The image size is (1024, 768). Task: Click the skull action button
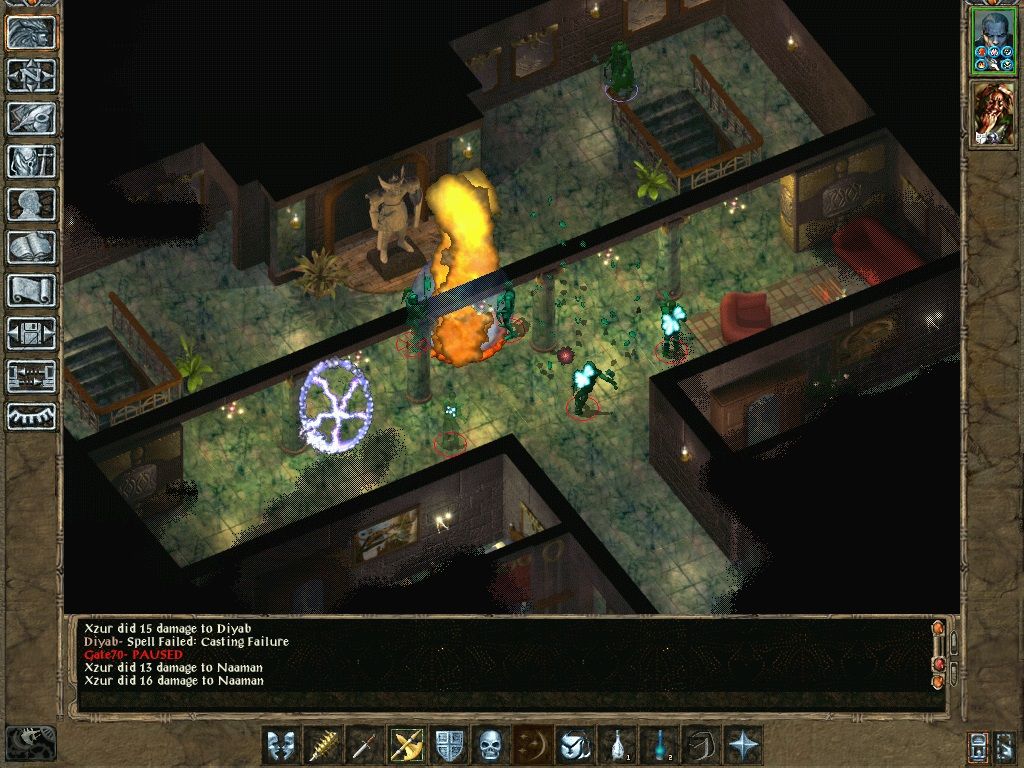tap(490, 745)
